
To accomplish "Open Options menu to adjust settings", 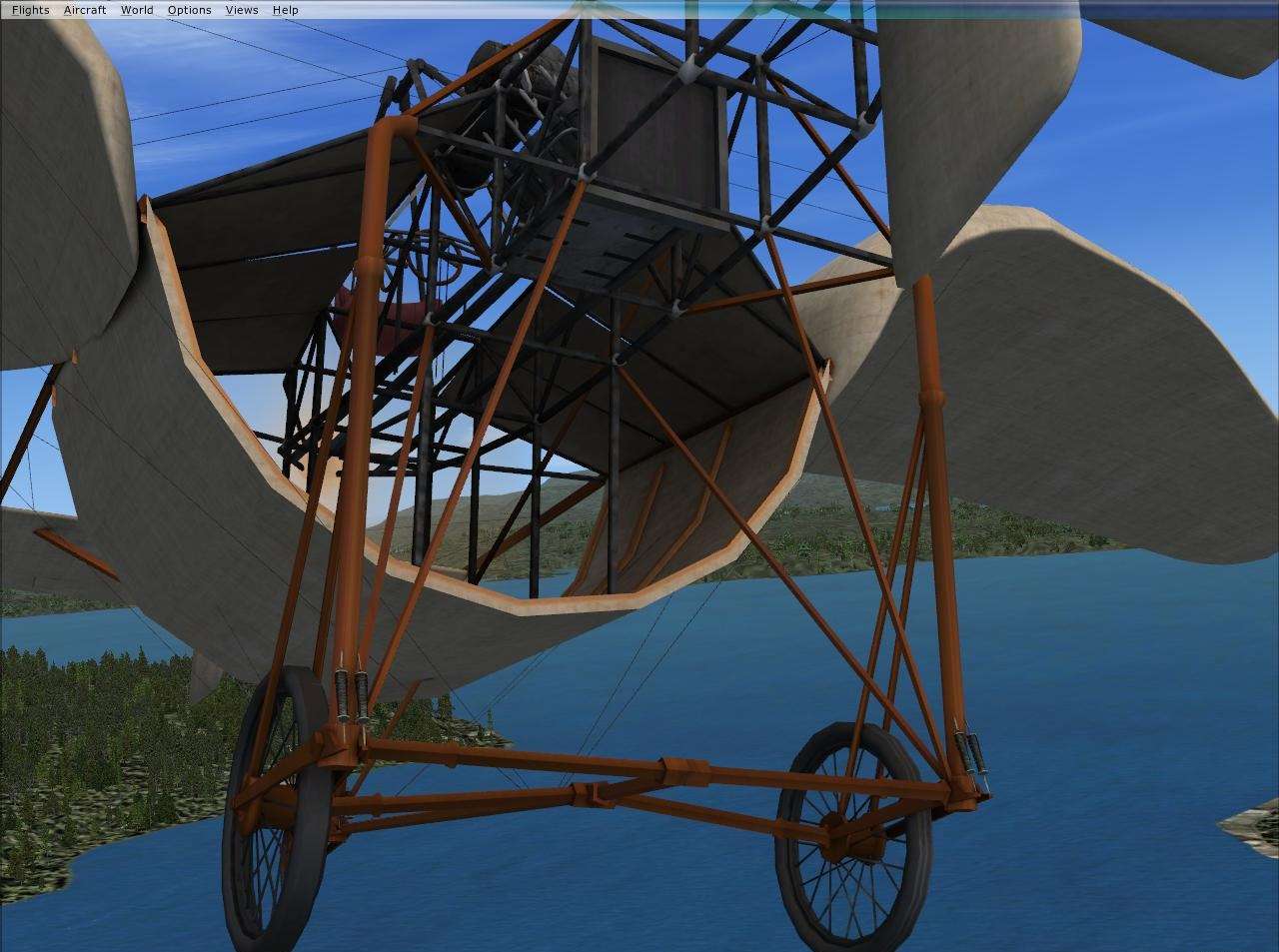I will (x=189, y=9).
